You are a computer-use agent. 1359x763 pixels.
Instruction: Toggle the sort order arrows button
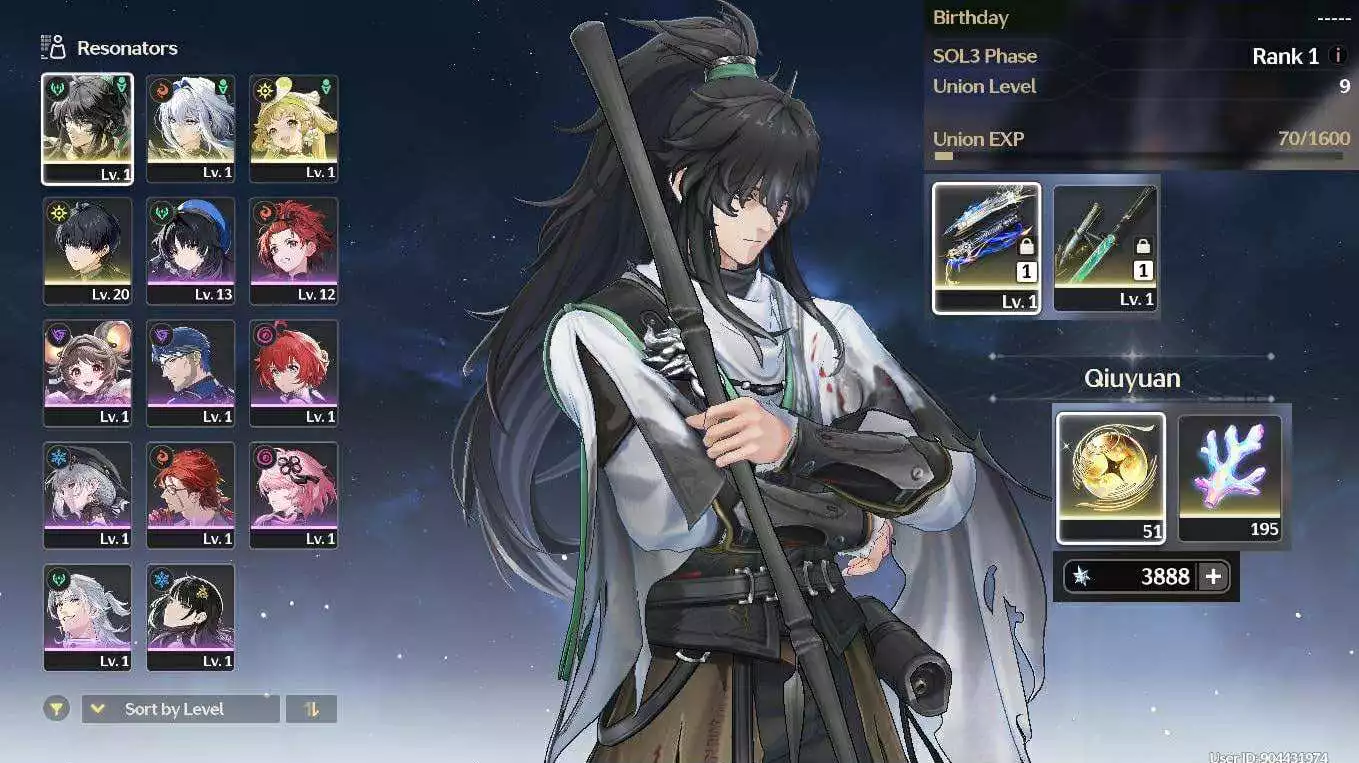click(x=311, y=709)
